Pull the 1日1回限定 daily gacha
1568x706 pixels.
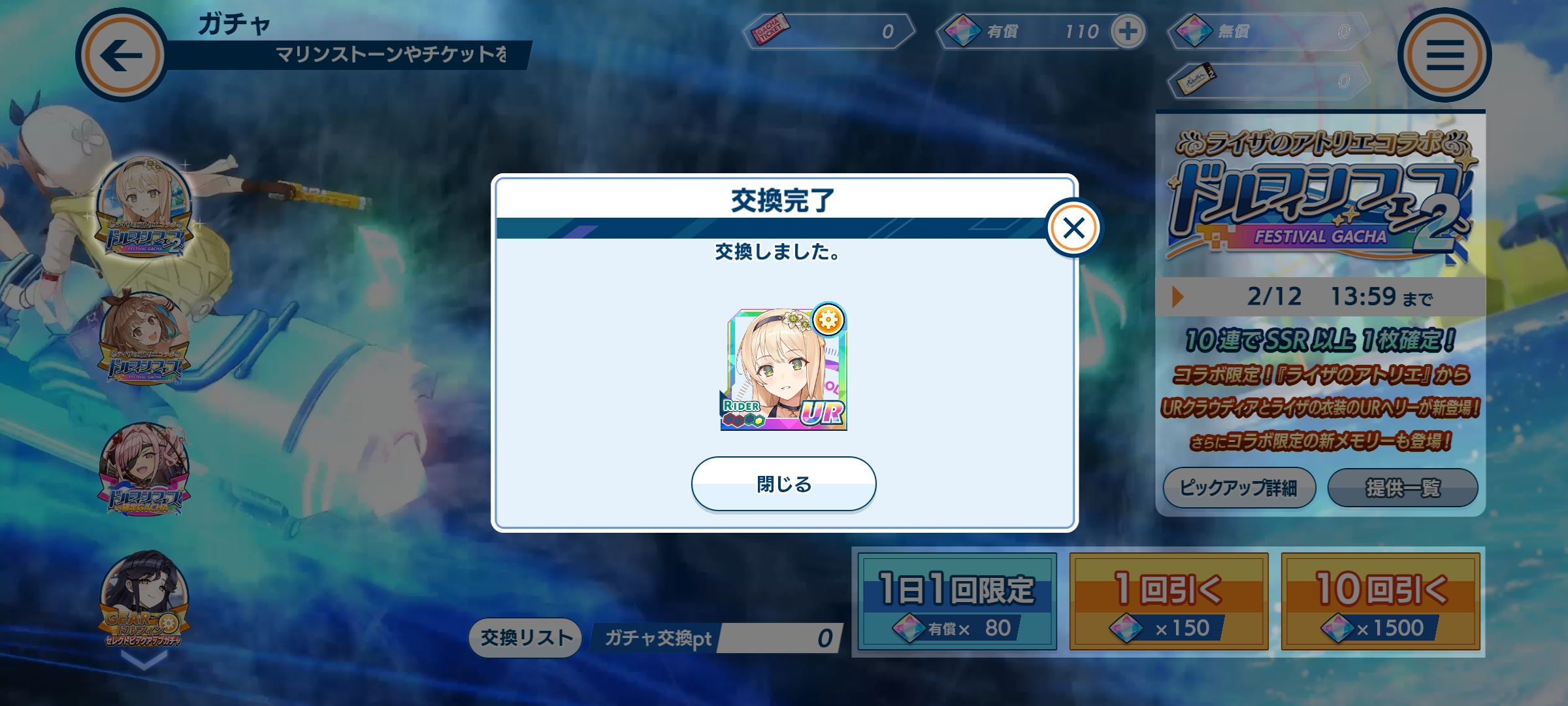pyautogui.click(x=957, y=602)
